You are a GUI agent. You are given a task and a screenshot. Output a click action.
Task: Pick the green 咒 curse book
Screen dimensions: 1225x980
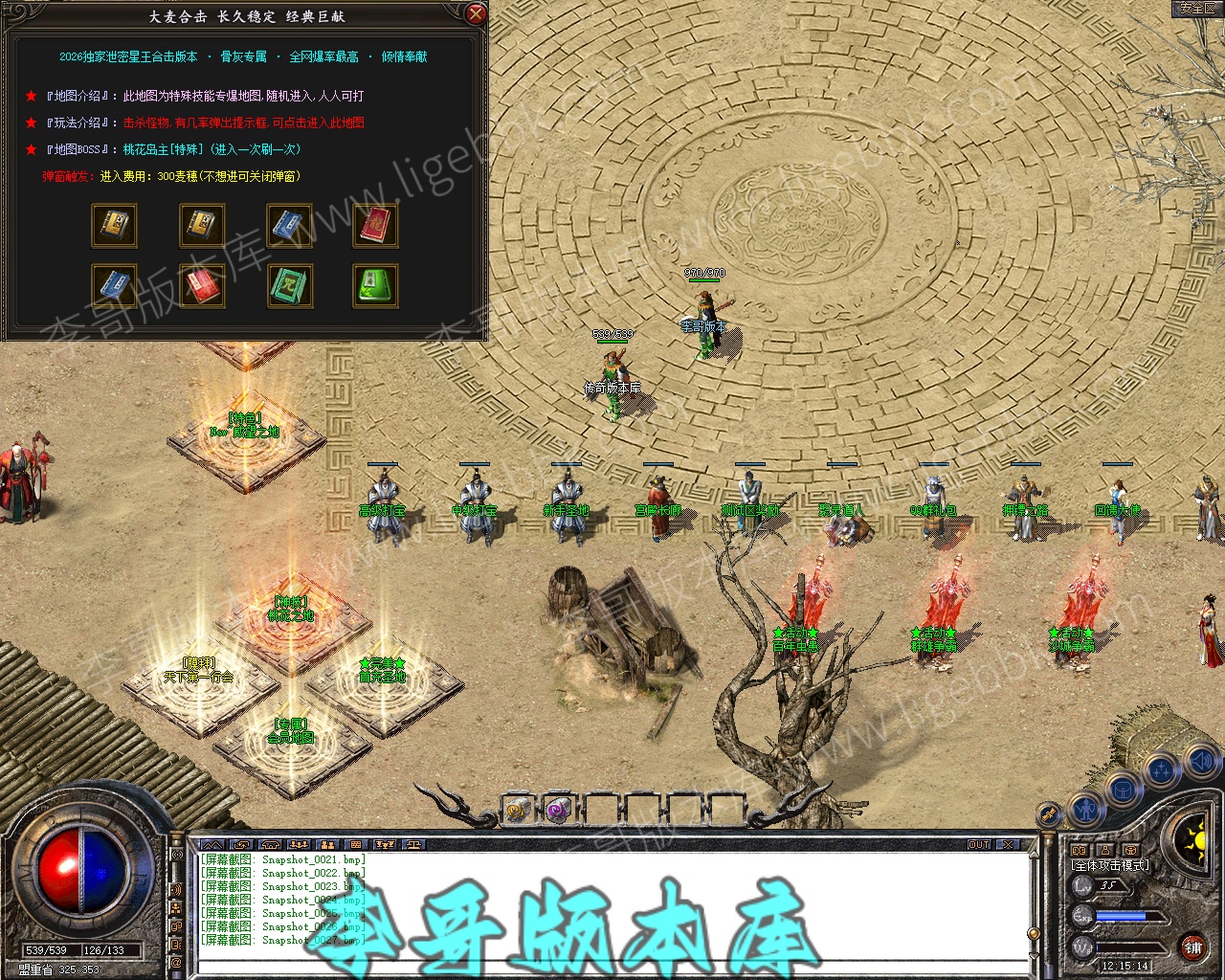[289, 286]
